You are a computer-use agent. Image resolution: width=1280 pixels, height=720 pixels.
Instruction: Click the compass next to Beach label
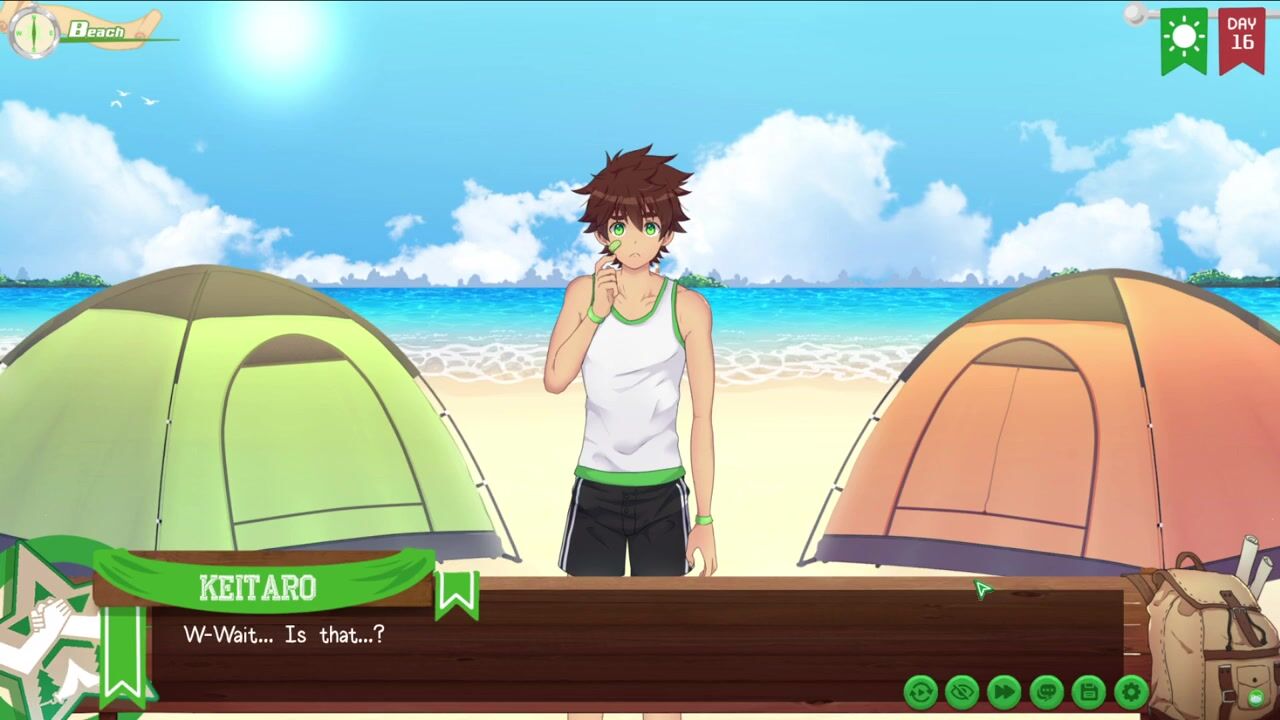[33, 32]
